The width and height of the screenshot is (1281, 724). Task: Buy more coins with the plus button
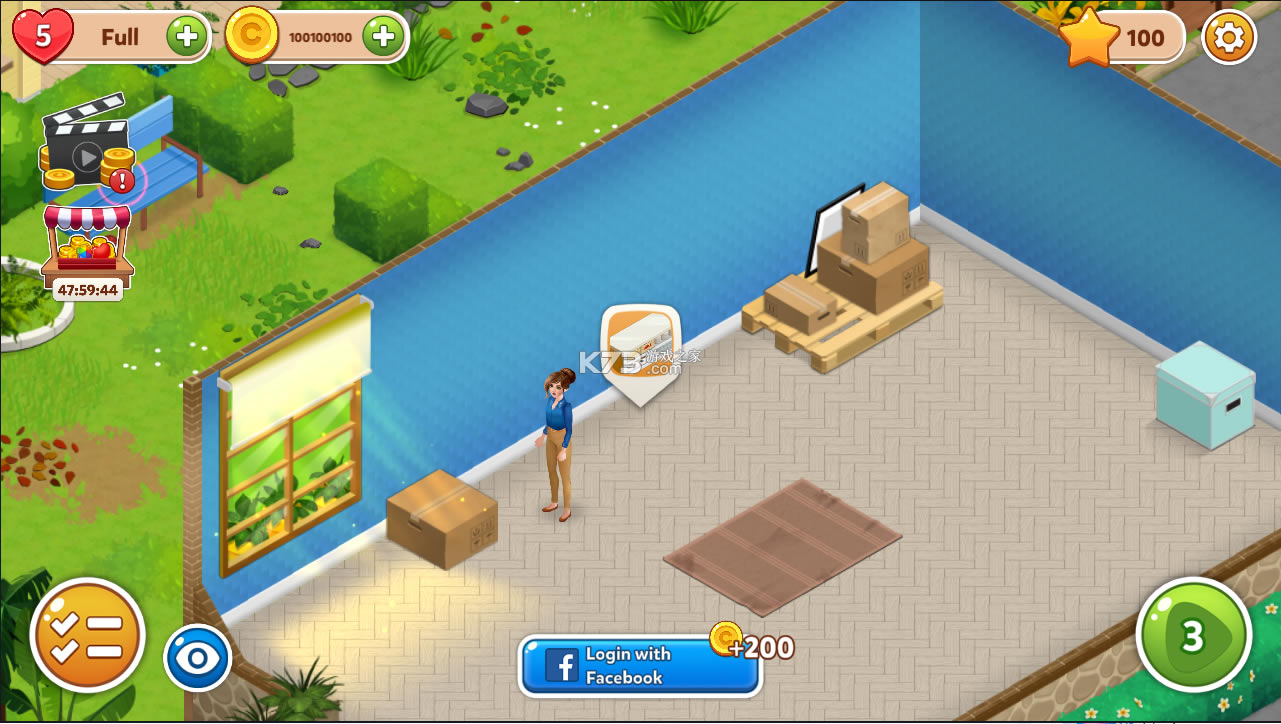(383, 37)
